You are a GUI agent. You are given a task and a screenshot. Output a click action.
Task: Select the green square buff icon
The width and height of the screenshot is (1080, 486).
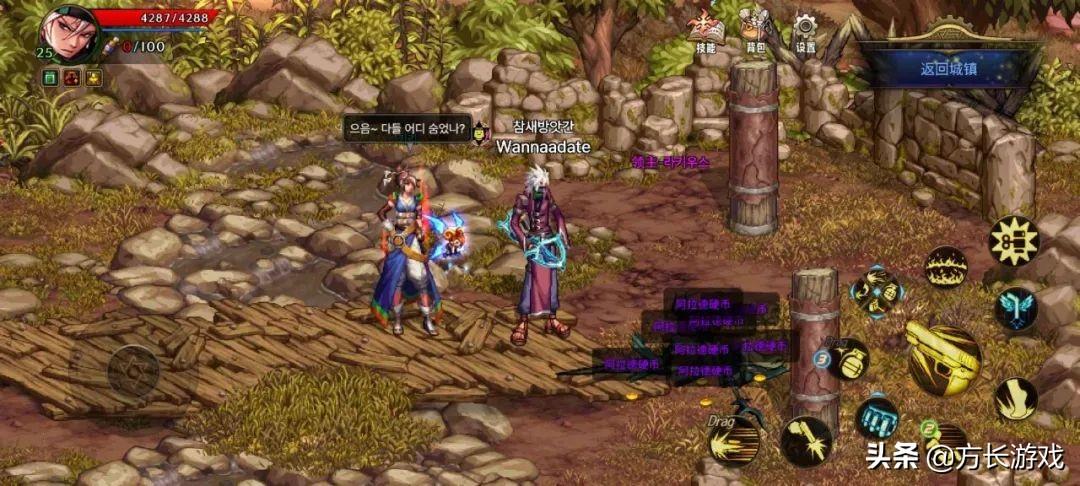[x=49, y=77]
